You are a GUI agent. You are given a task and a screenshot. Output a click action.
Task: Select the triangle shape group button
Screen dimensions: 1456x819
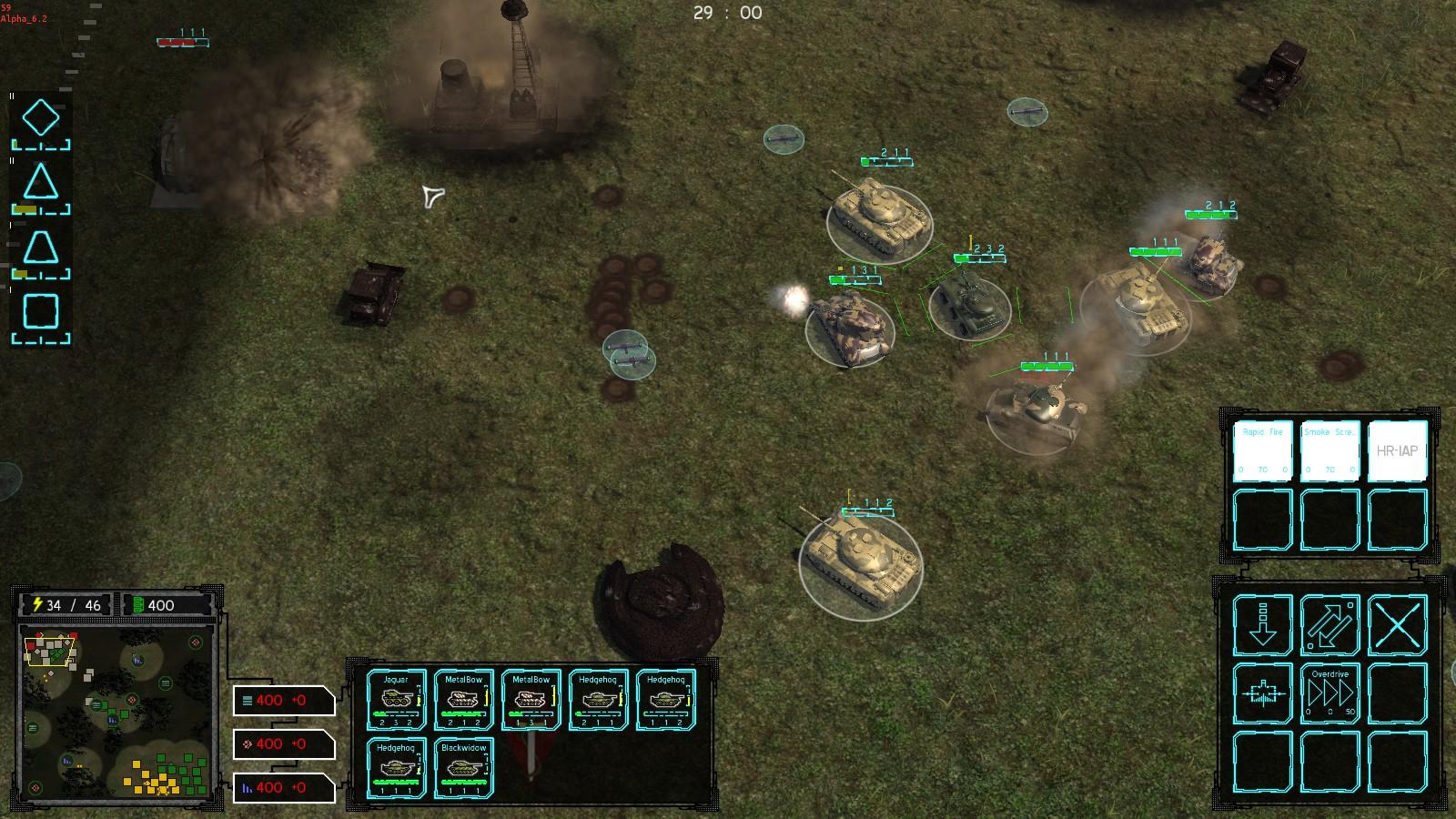(x=41, y=184)
